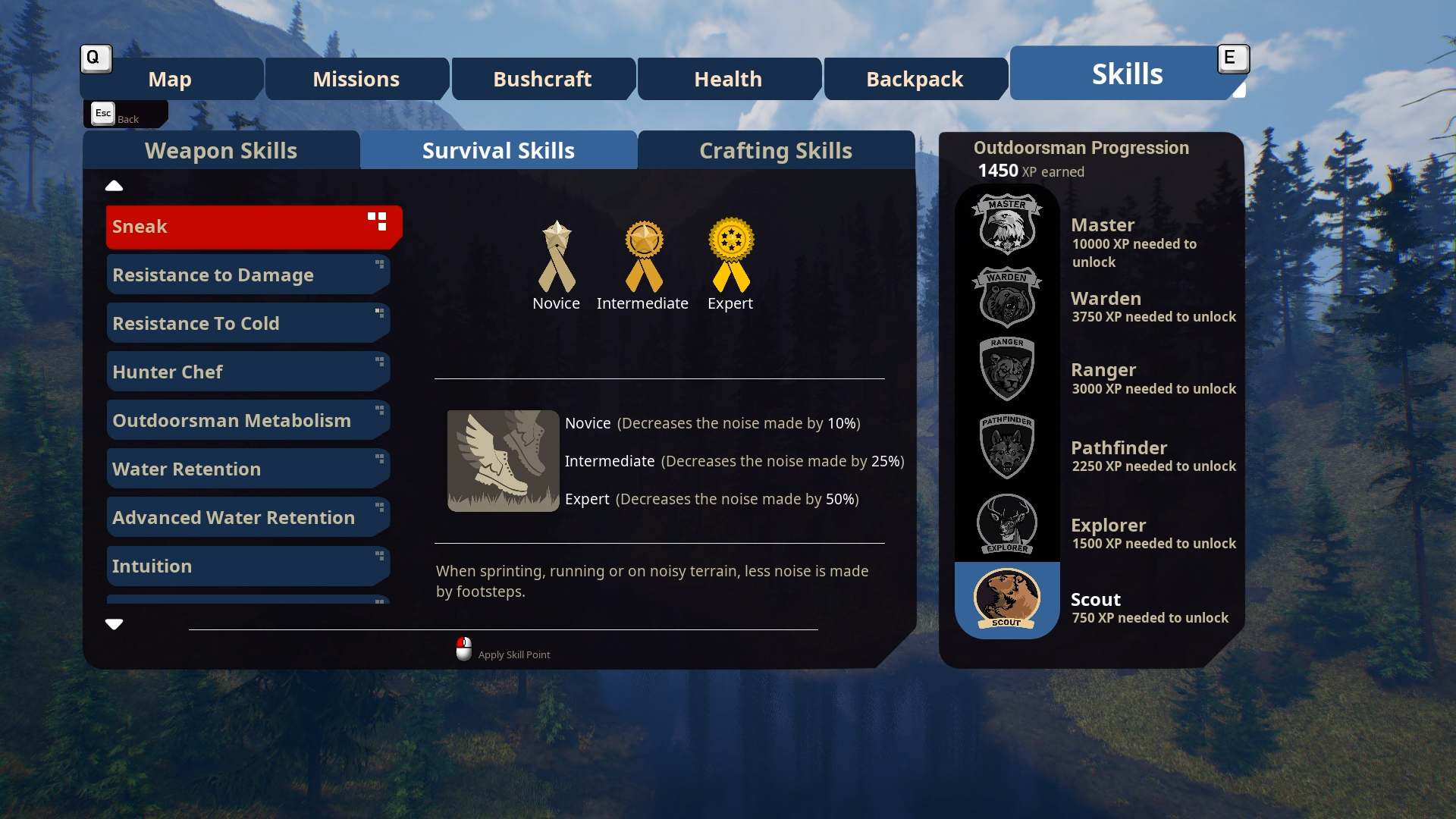Select the Survival Skills category
Image resolution: width=1456 pixels, height=819 pixels.
pyautogui.click(x=498, y=150)
